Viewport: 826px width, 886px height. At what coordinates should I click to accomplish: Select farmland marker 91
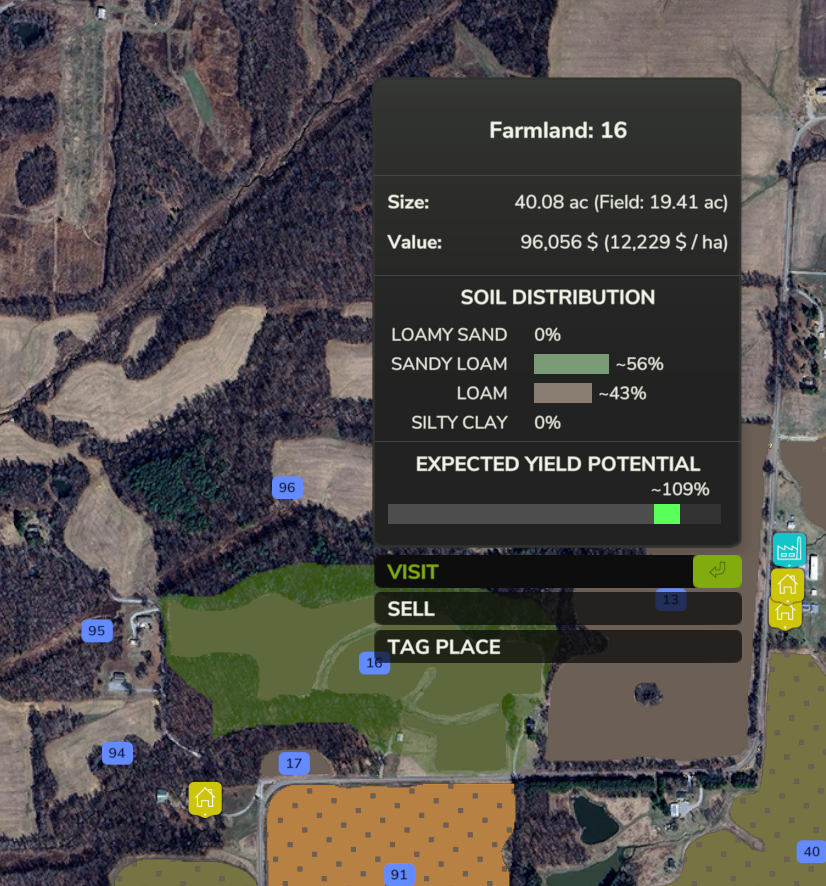[399, 875]
